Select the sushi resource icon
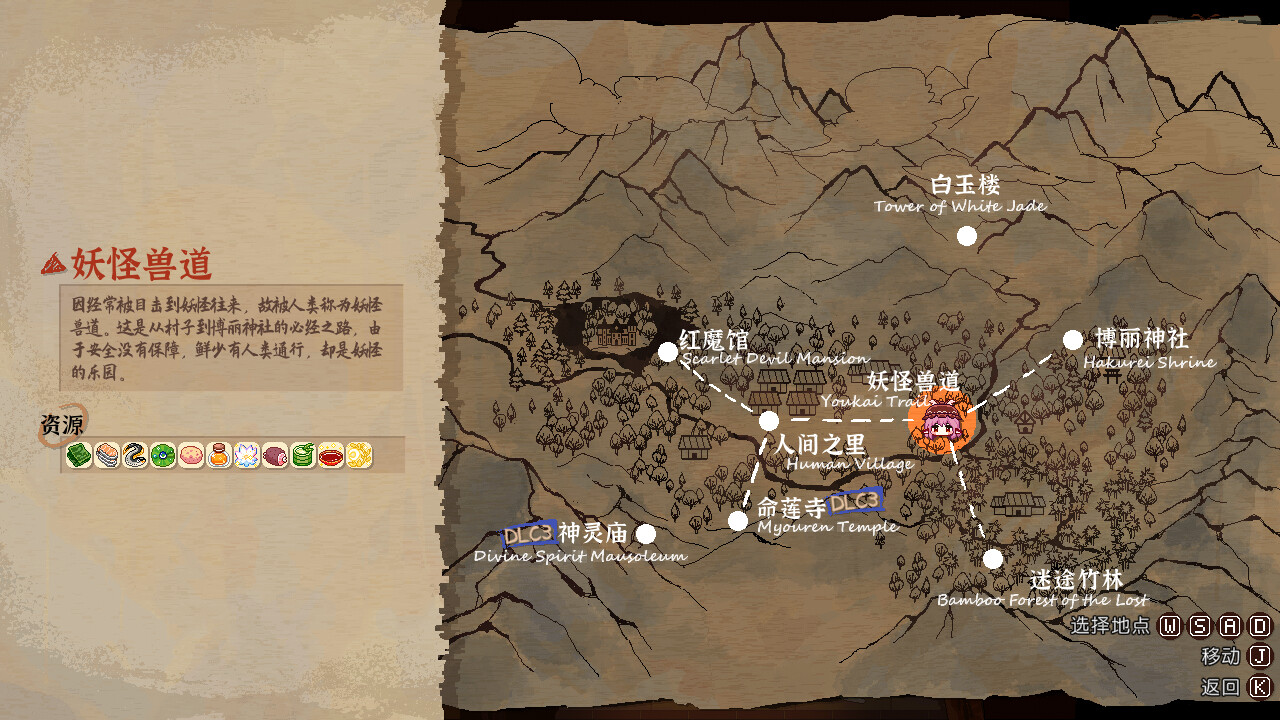The height and width of the screenshot is (720, 1280). tap(106, 458)
